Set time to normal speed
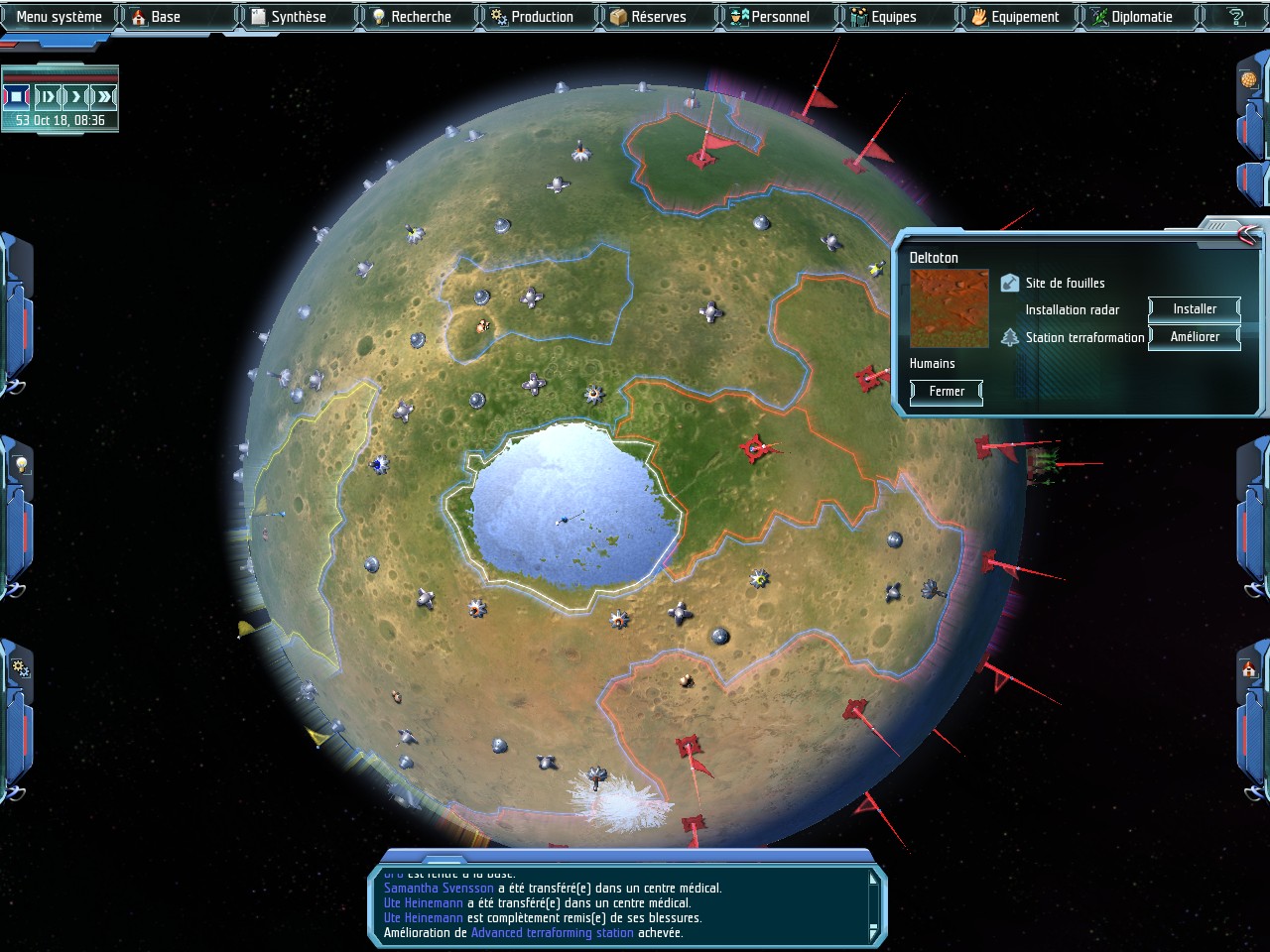The height and width of the screenshot is (952, 1270). (75, 96)
